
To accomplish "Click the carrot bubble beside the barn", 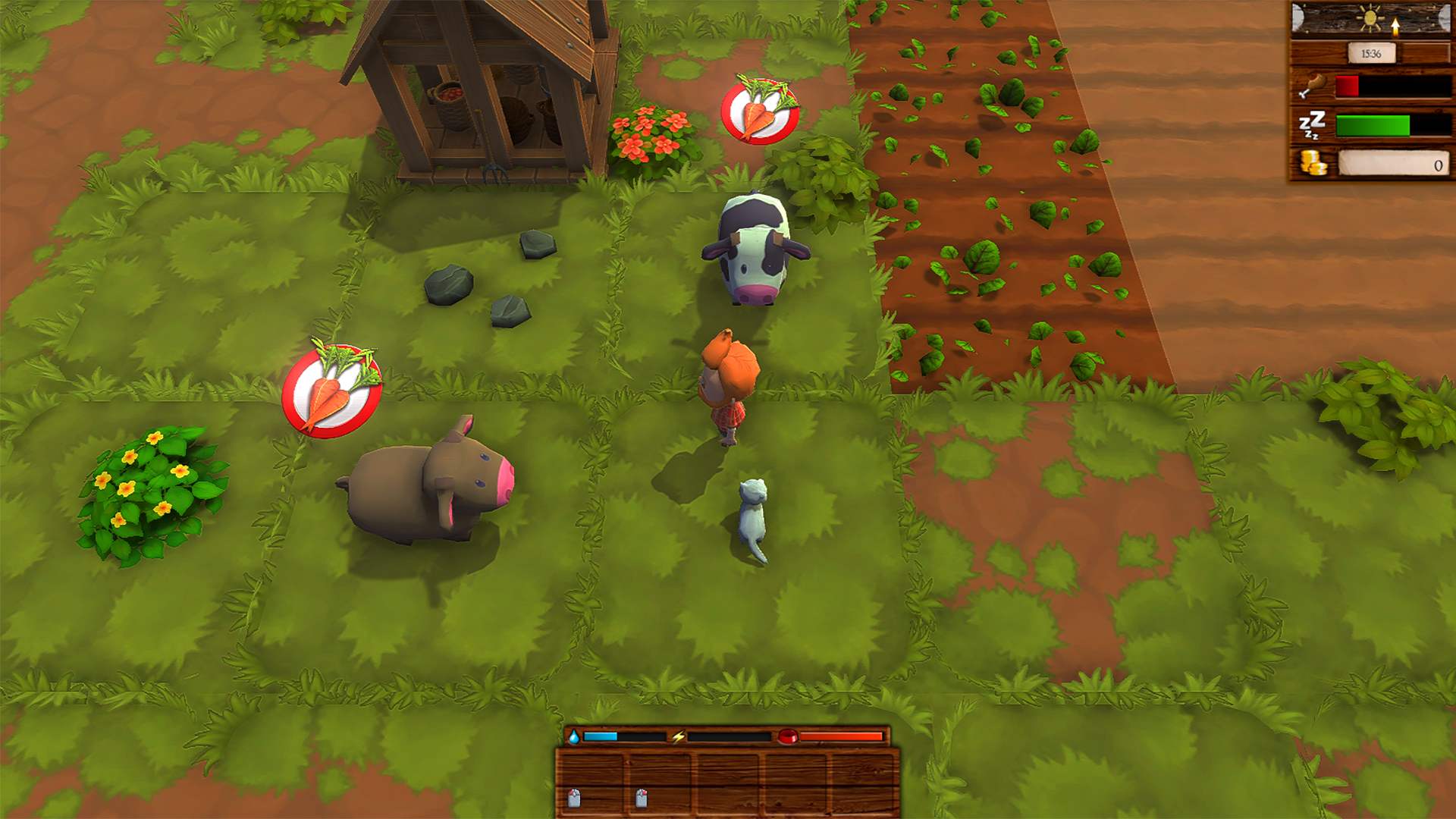I will [x=761, y=111].
